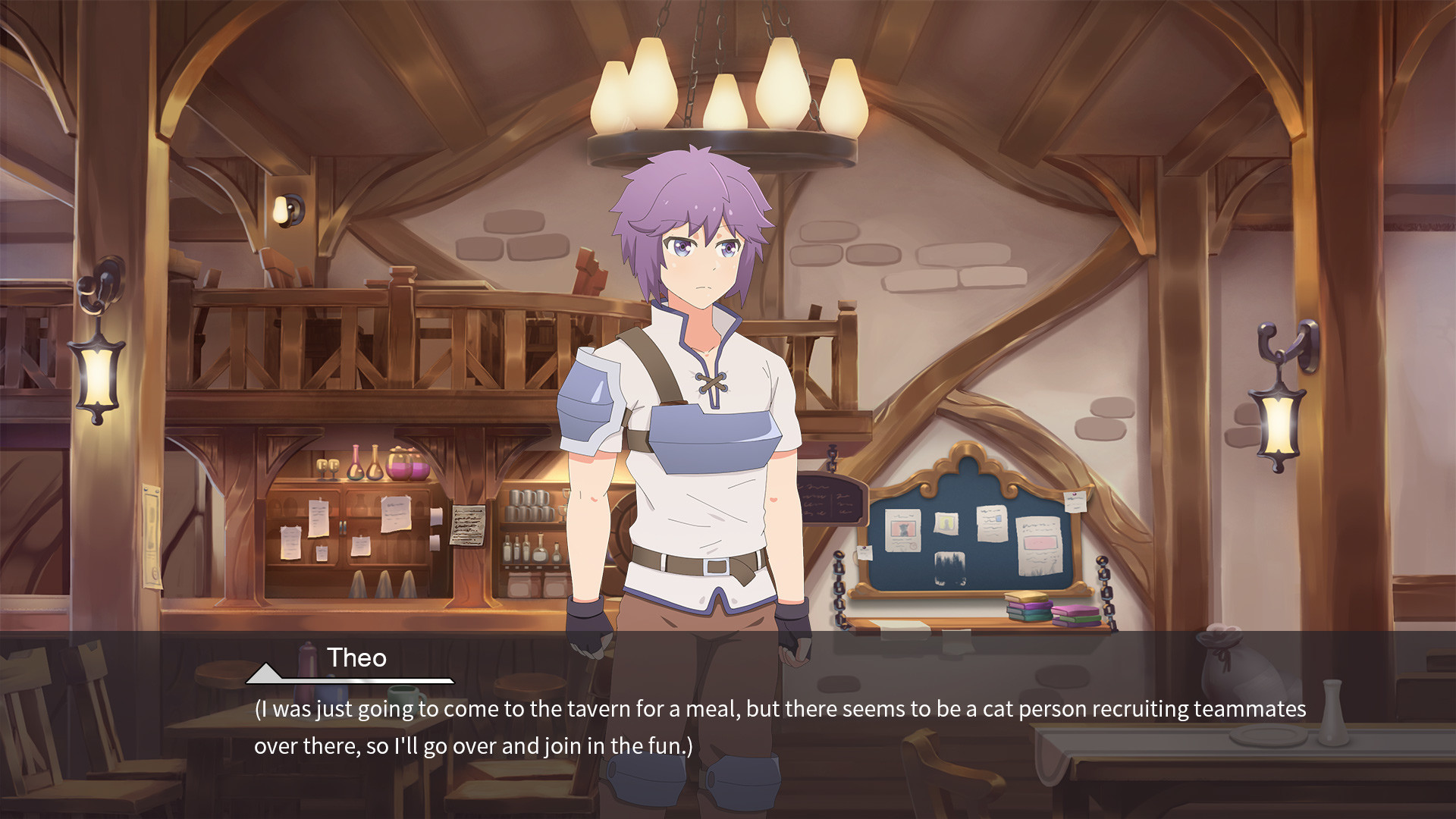The image size is (1456, 819).
Task: Advance Theo's dialogue by clicking the text box
Action: pyautogui.click(x=780, y=726)
